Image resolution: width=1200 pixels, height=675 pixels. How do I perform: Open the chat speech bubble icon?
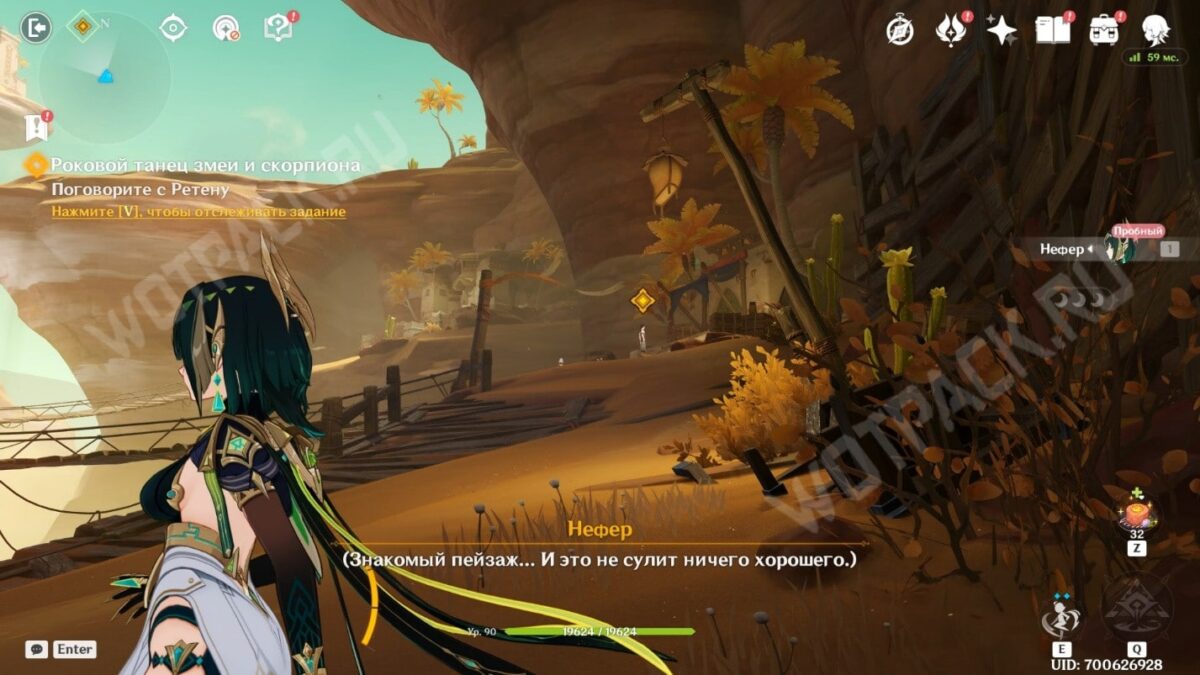[36, 649]
